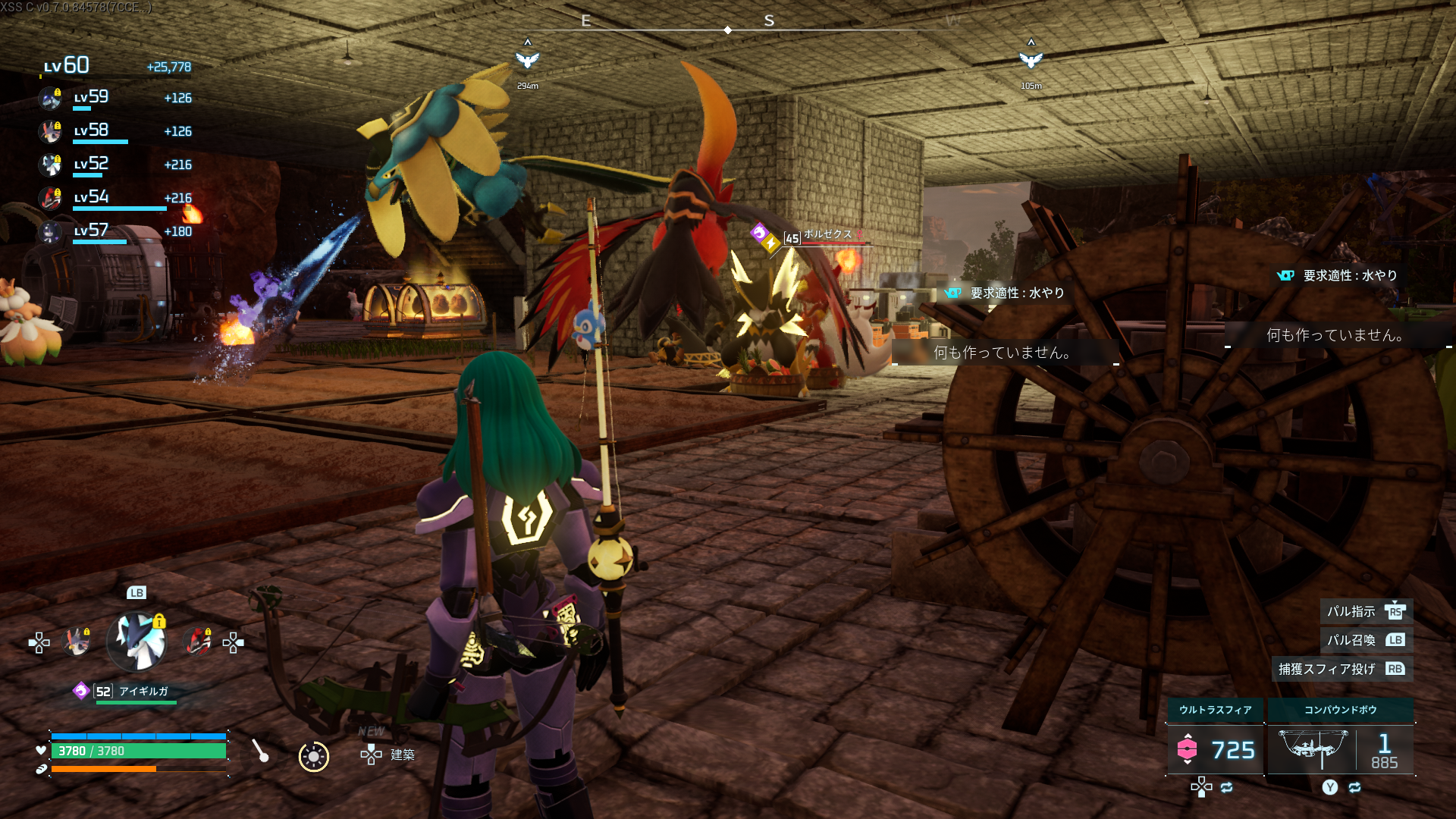This screenshot has height=819, width=1456.
Task: Click the sun time-of-day indicator
Action: [313, 756]
